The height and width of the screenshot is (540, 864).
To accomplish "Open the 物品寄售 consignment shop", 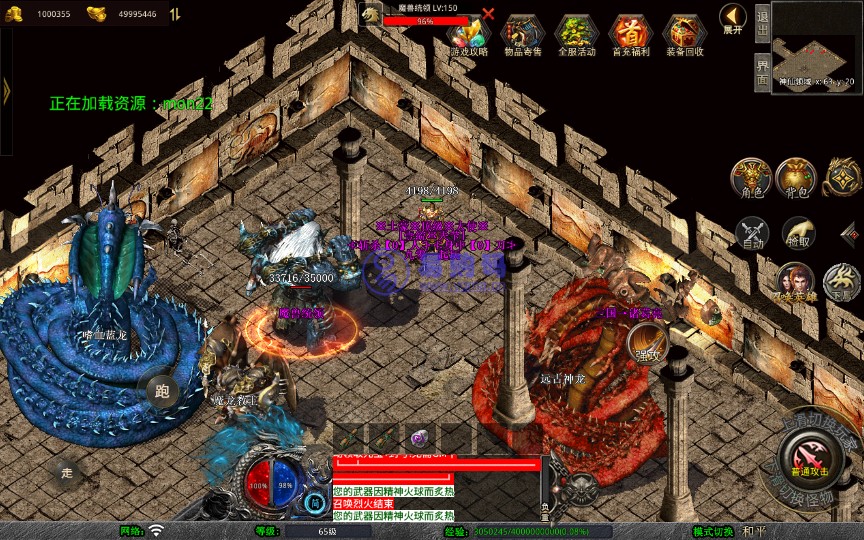I will tap(522, 35).
